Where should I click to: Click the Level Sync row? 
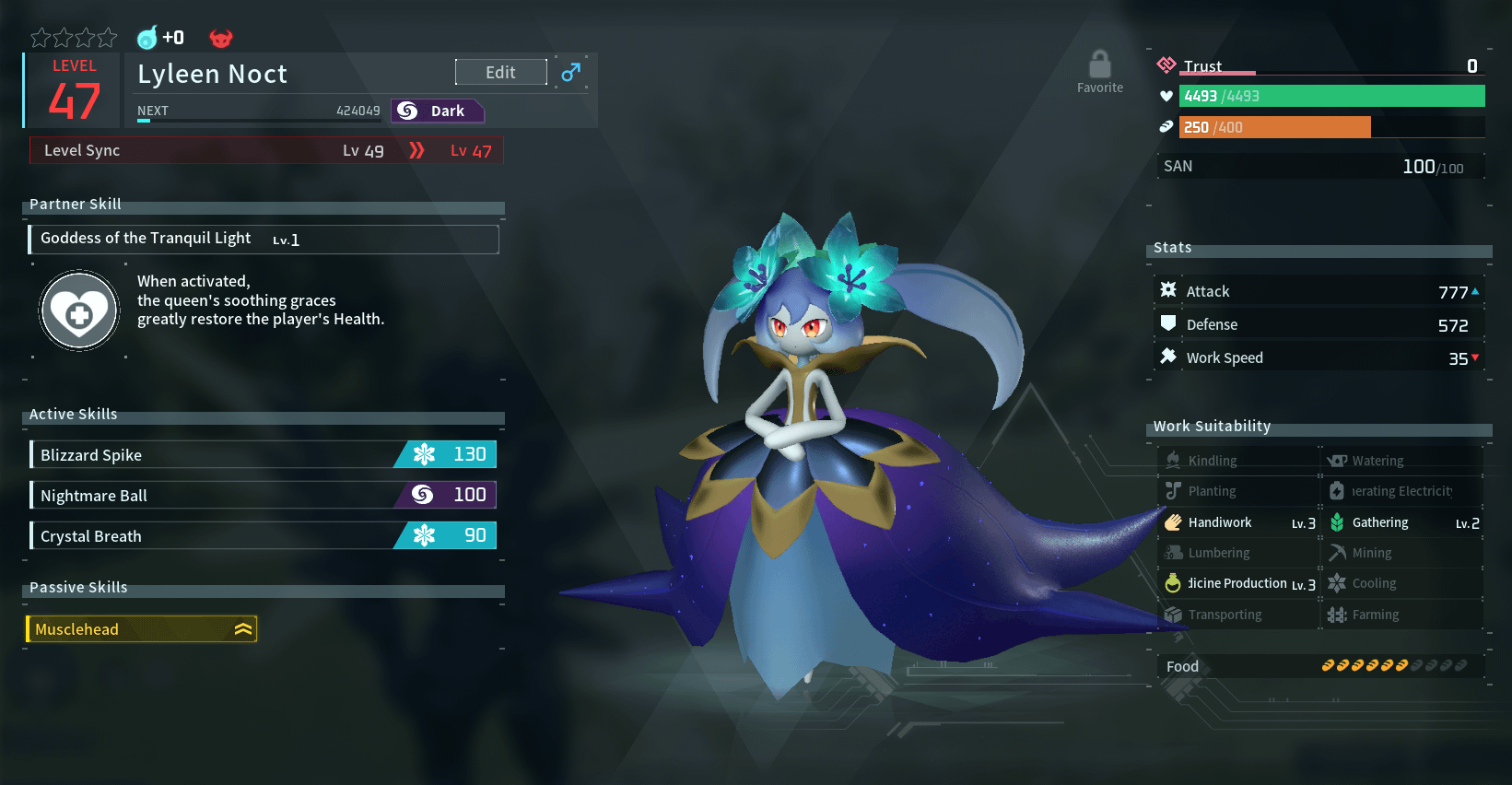coord(266,150)
